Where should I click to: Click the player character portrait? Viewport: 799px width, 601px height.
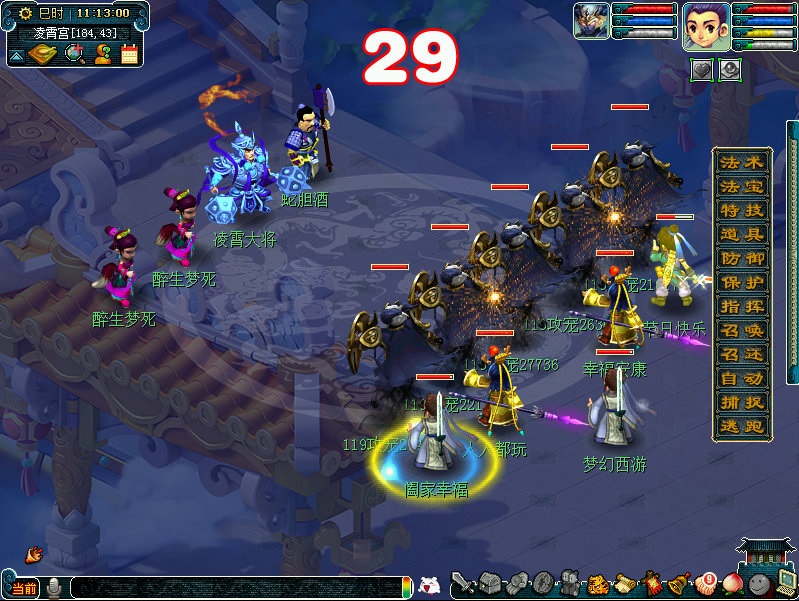click(705, 26)
